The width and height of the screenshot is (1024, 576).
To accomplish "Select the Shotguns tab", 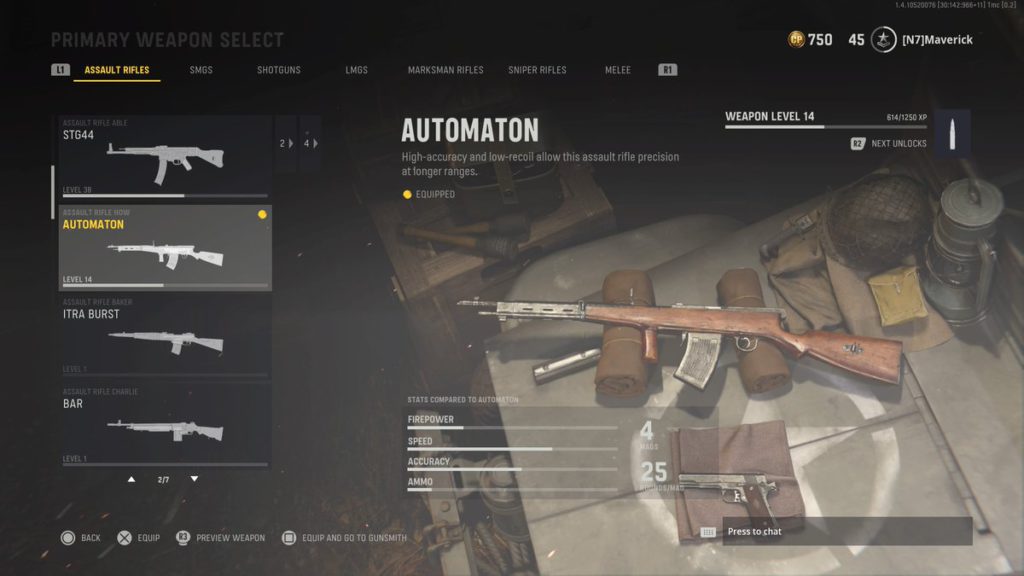I will [x=278, y=70].
